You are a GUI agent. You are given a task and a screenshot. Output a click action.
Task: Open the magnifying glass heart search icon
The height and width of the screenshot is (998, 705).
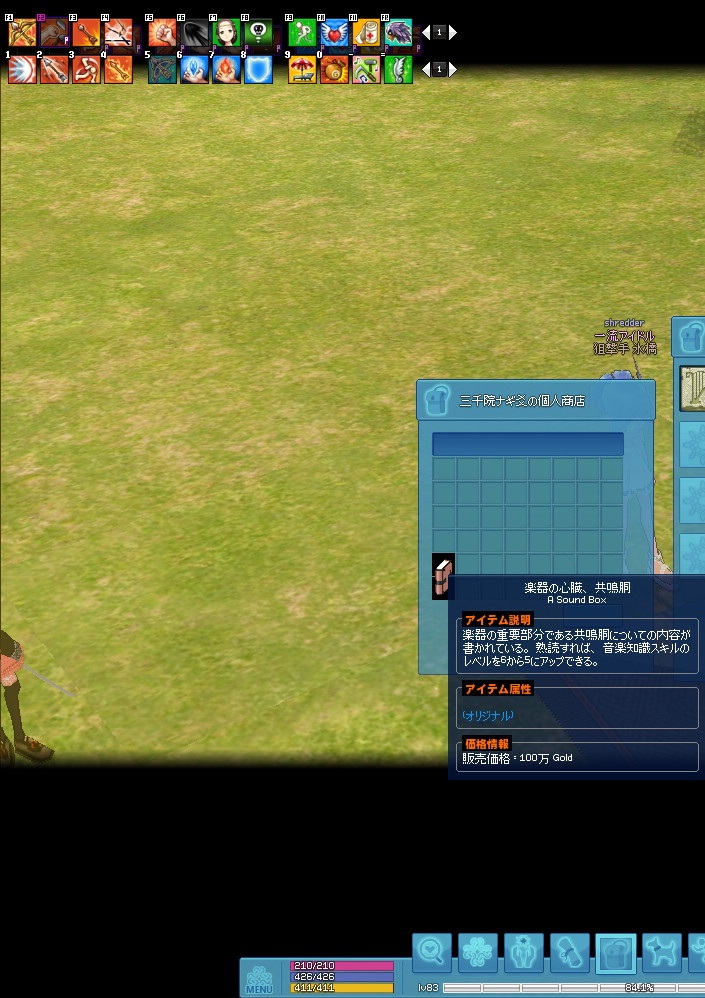(x=432, y=953)
